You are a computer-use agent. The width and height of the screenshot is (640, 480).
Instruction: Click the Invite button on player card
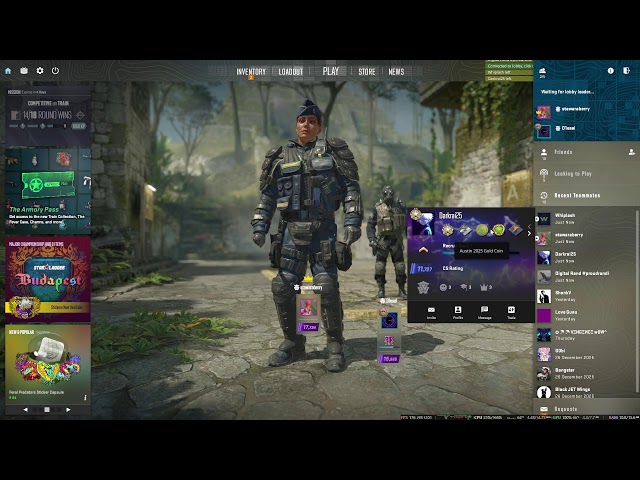coord(432,312)
